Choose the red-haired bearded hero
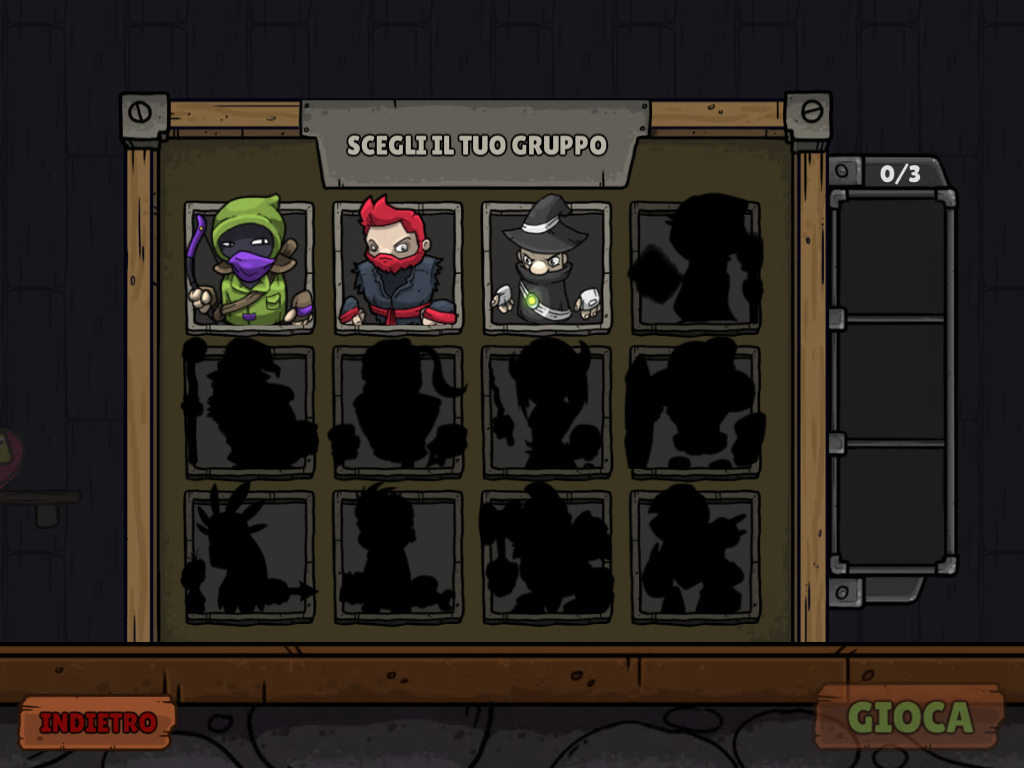The image size is (1024, 768). (x=398, y=266)
